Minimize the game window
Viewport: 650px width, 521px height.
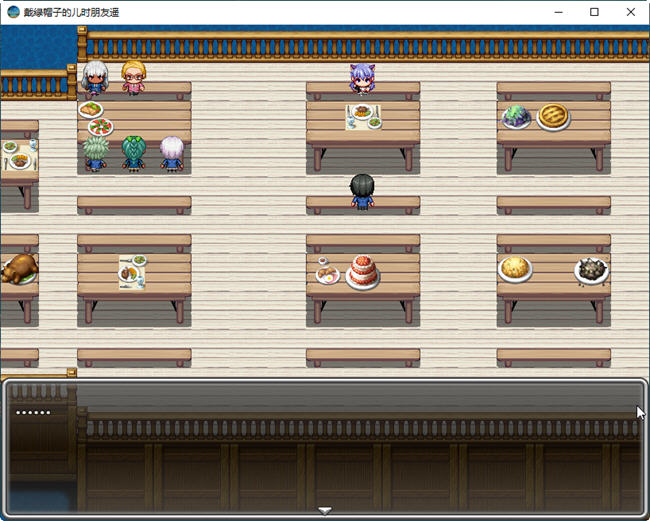point(558,12)
